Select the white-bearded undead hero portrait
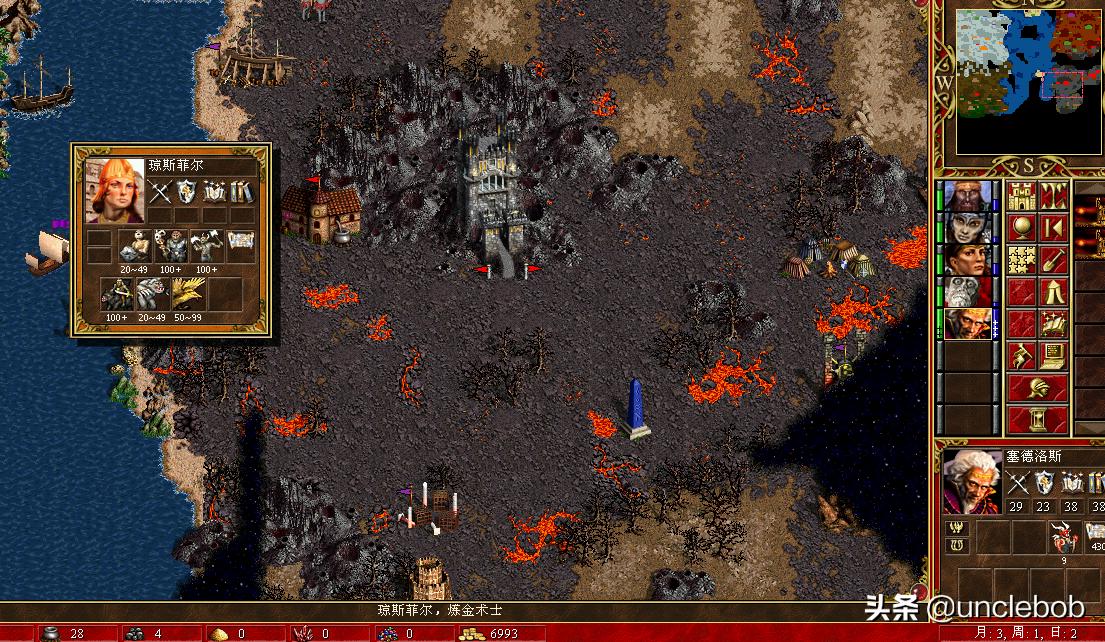This screenshot has width=1105, height=642. (x=968, y=291)
